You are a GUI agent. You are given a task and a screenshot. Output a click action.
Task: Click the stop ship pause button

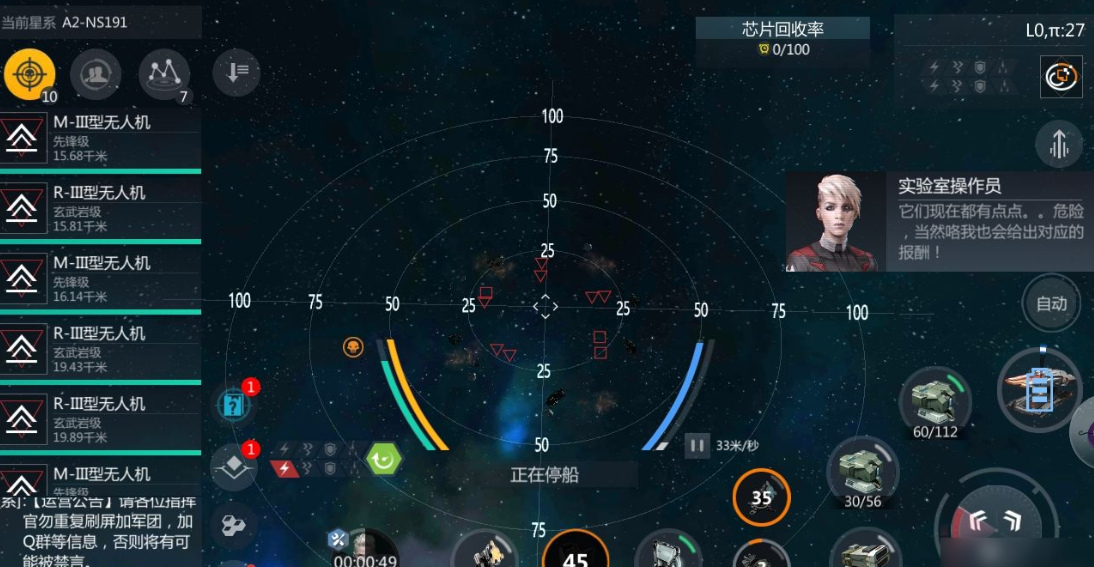696,445
